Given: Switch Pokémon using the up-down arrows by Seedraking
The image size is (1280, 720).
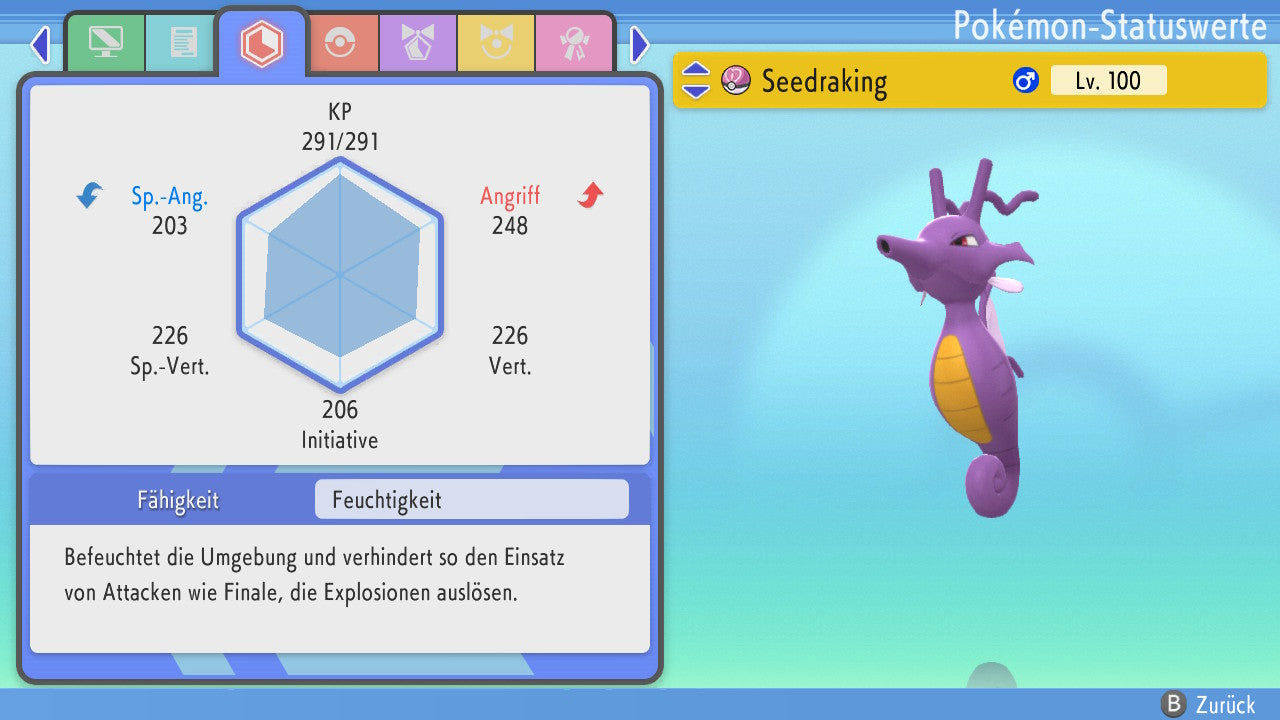Looking at the screenshot, I should [x=696, y=80].
